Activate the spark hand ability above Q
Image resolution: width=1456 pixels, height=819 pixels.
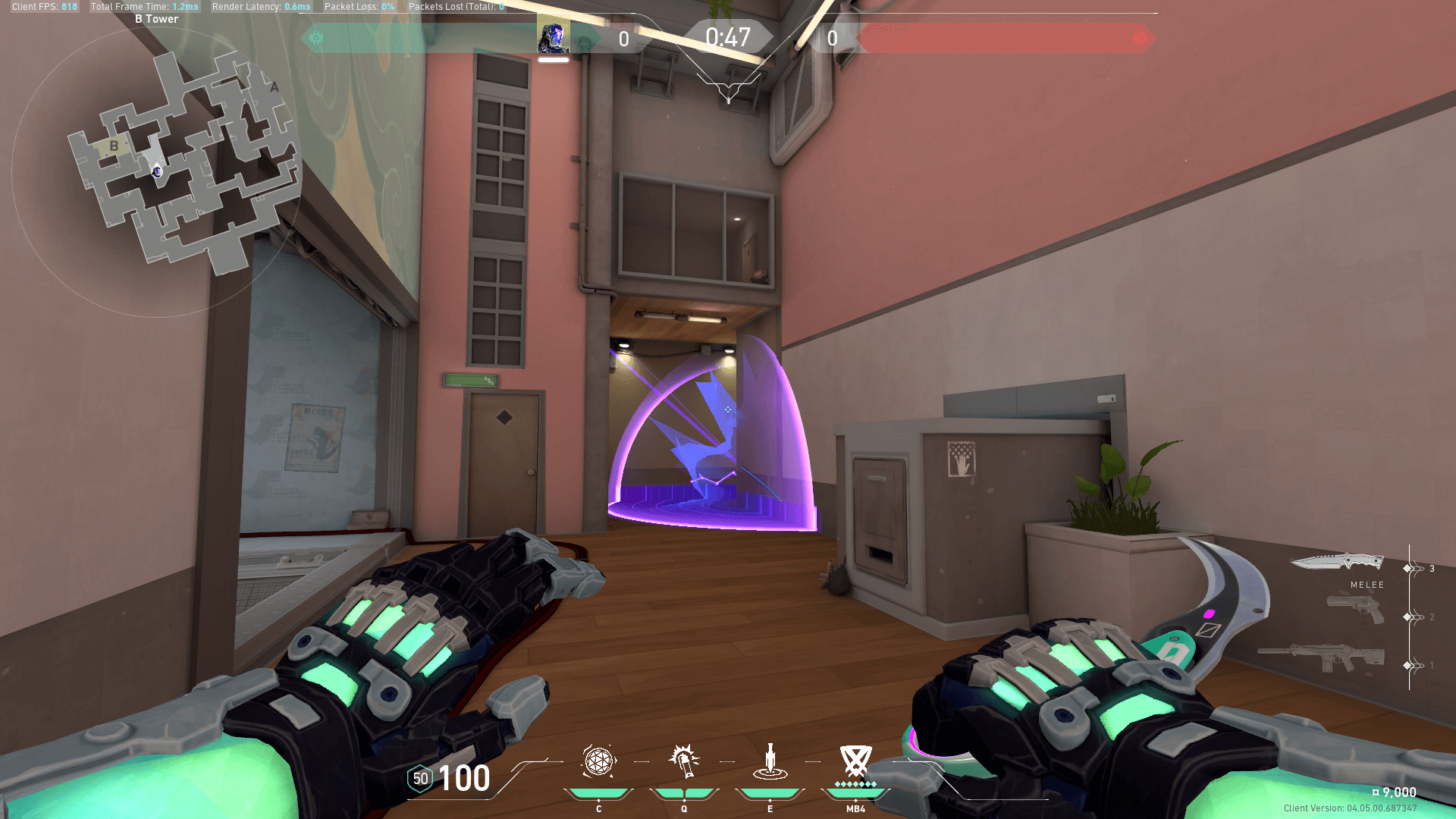[x=684, y=761]
